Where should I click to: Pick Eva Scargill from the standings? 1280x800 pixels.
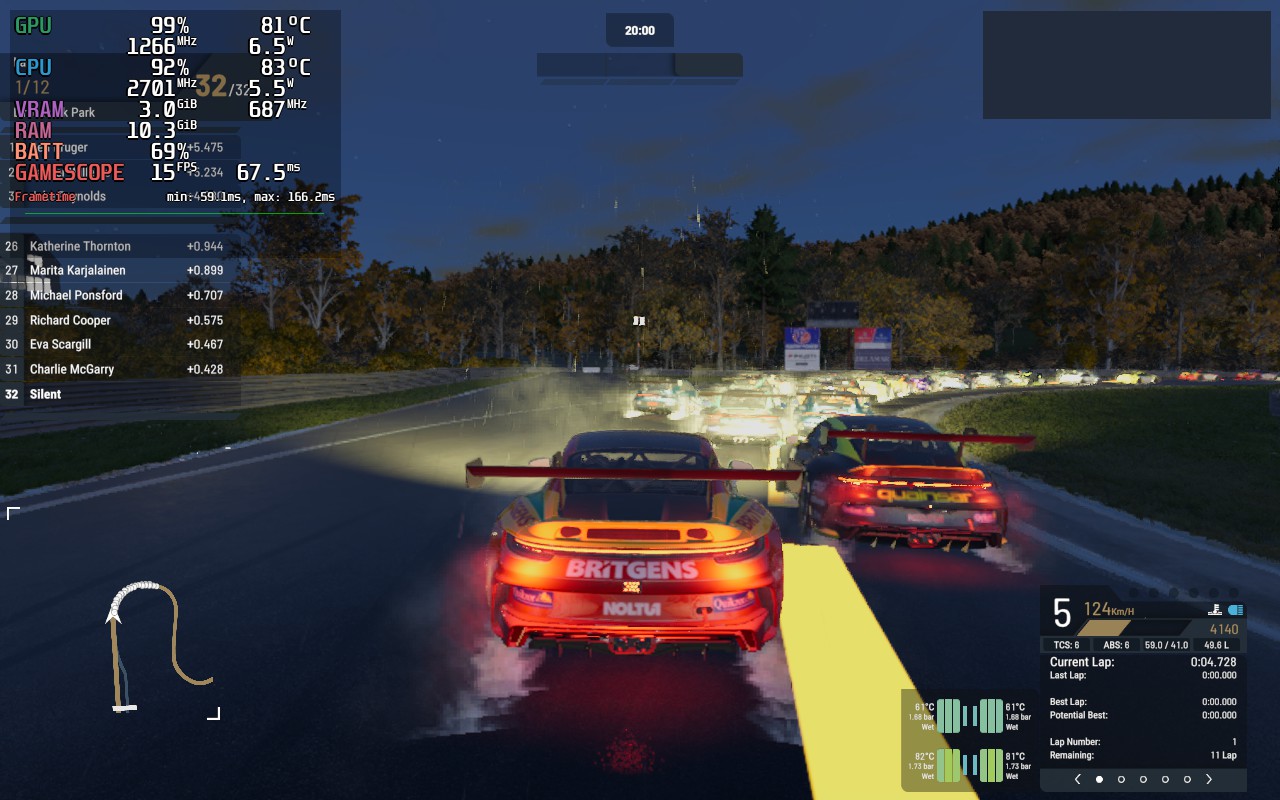point(60,345)
